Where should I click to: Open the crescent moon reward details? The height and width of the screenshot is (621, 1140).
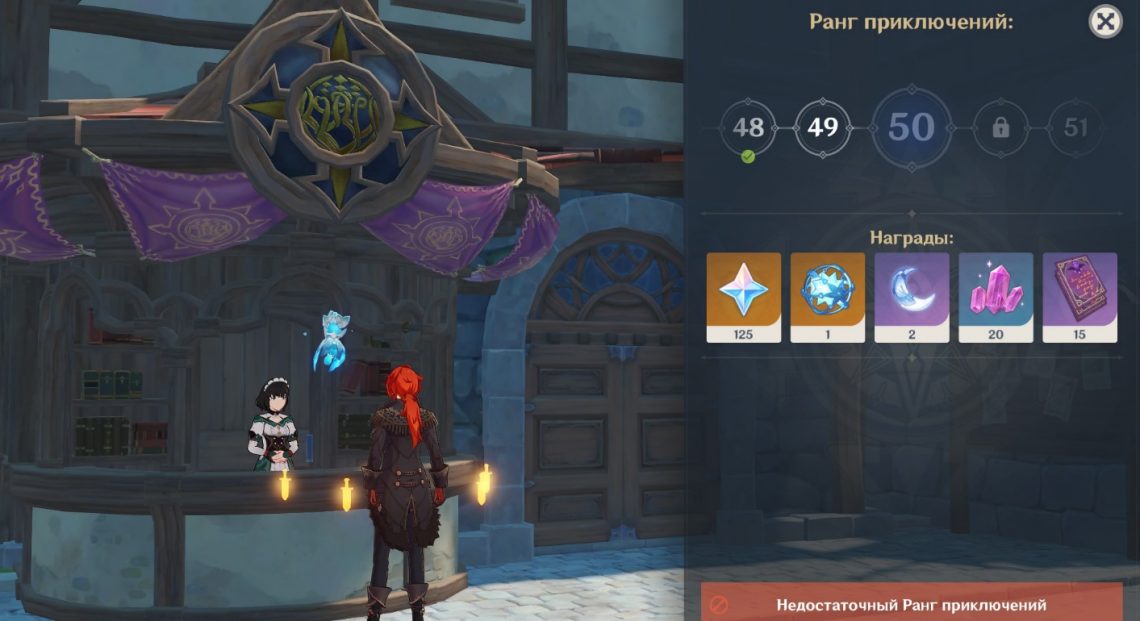(x=911, y=297)
